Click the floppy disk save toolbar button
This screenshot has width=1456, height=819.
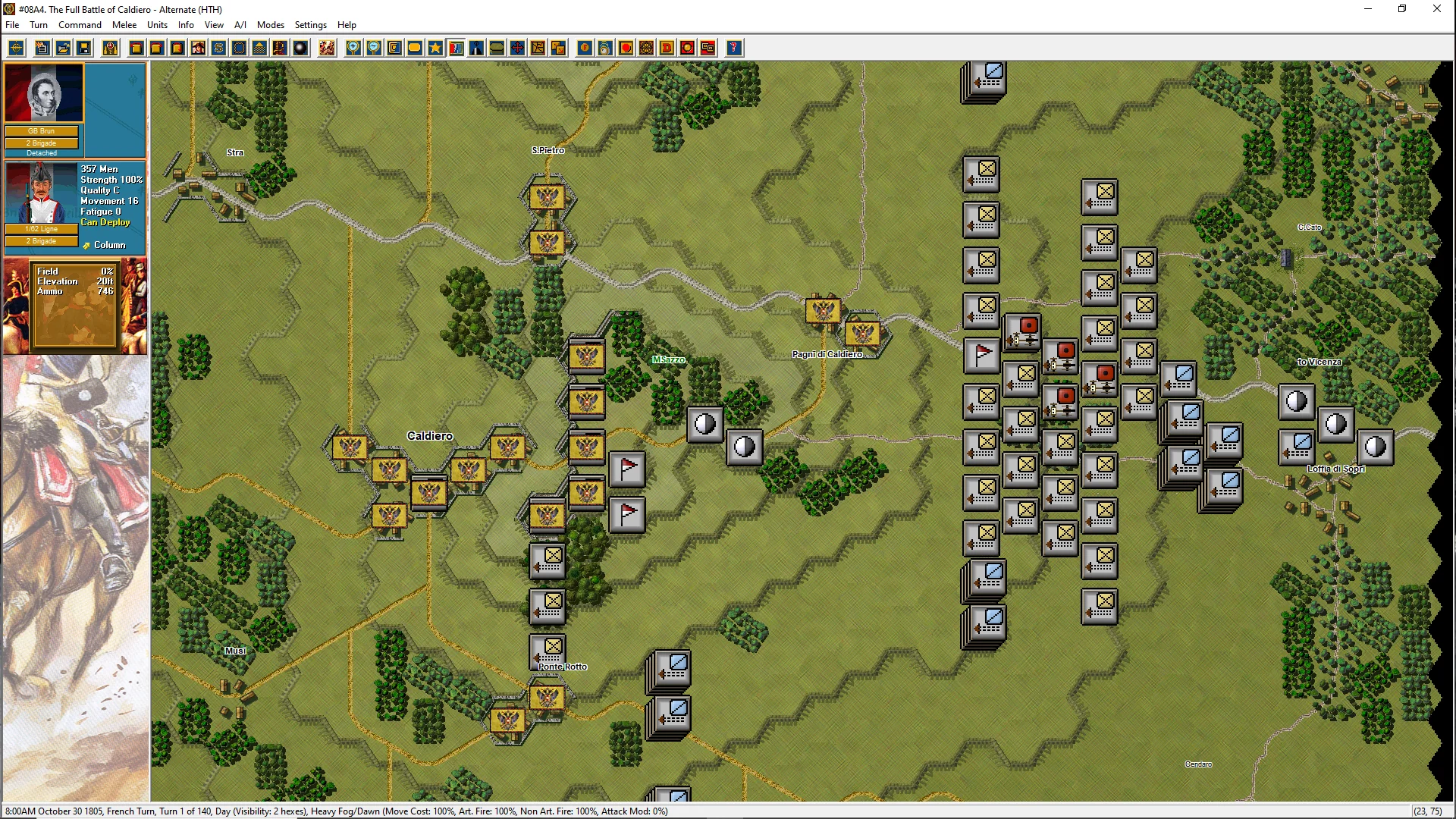click(x=84, y=49)
